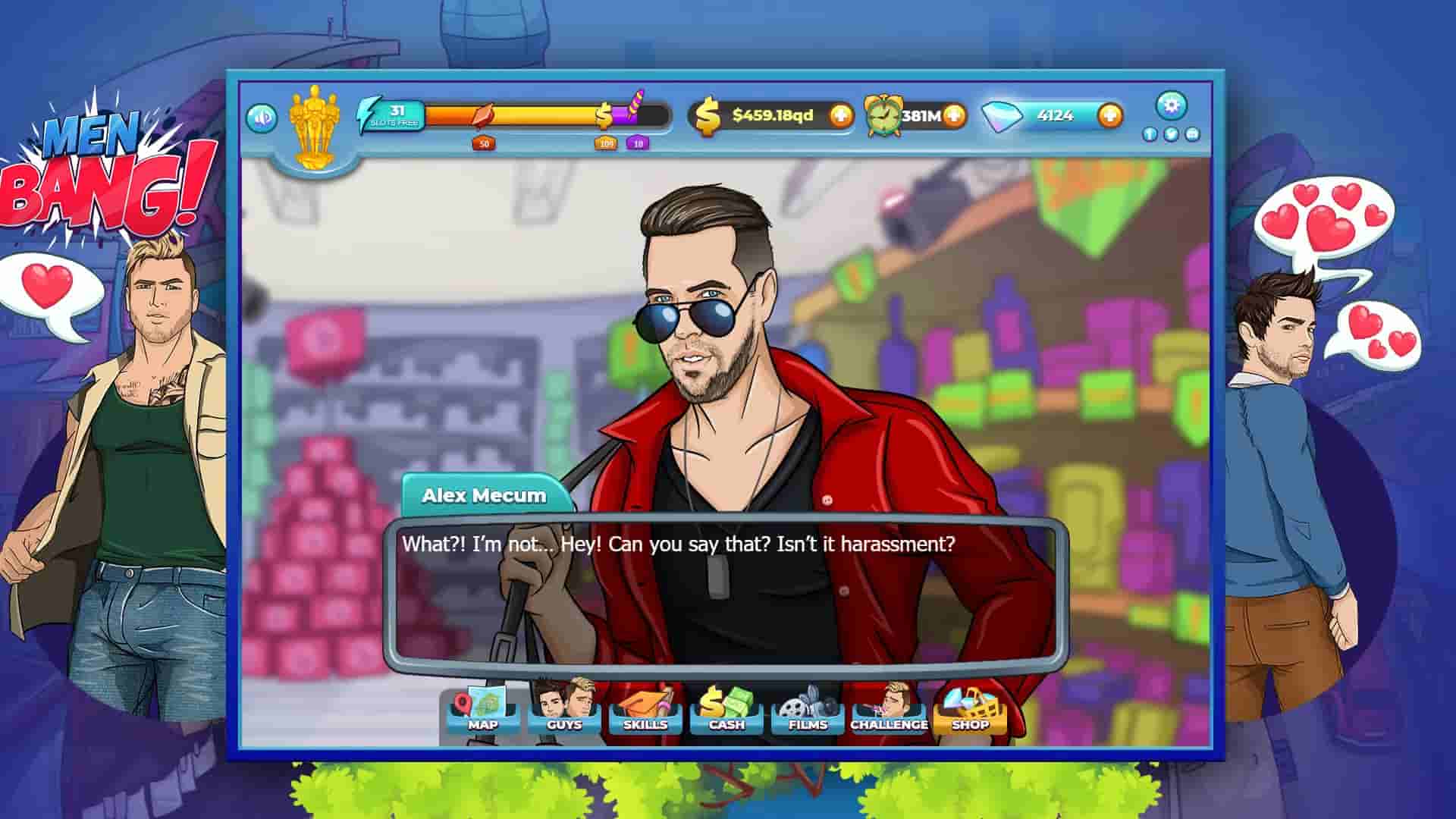The image size is (1456, 819).
Task: Click the golden awards trophy icon
Action: [x=312, y=121]
